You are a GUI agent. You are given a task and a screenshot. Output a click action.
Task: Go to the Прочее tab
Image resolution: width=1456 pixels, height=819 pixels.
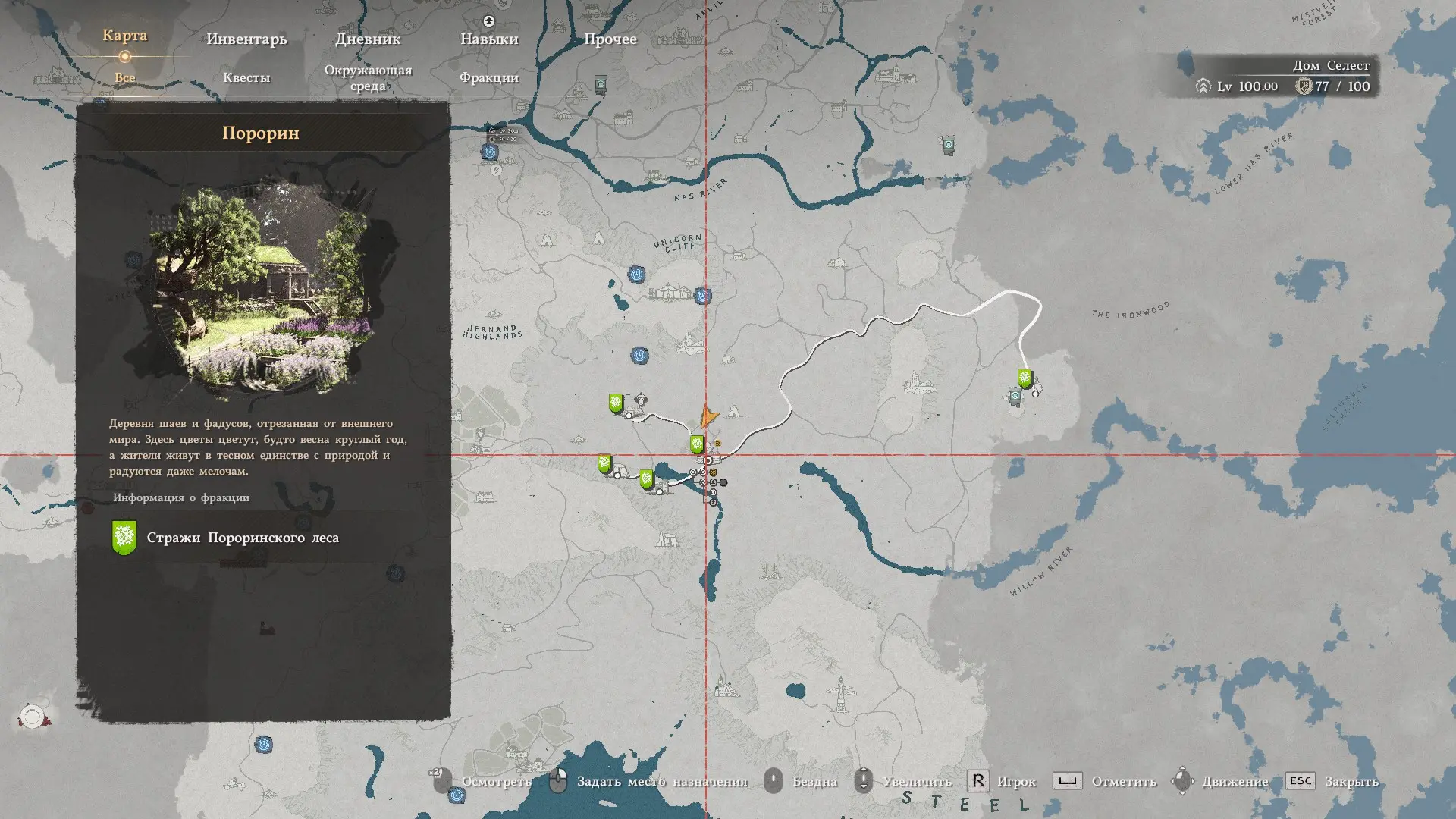610,39
